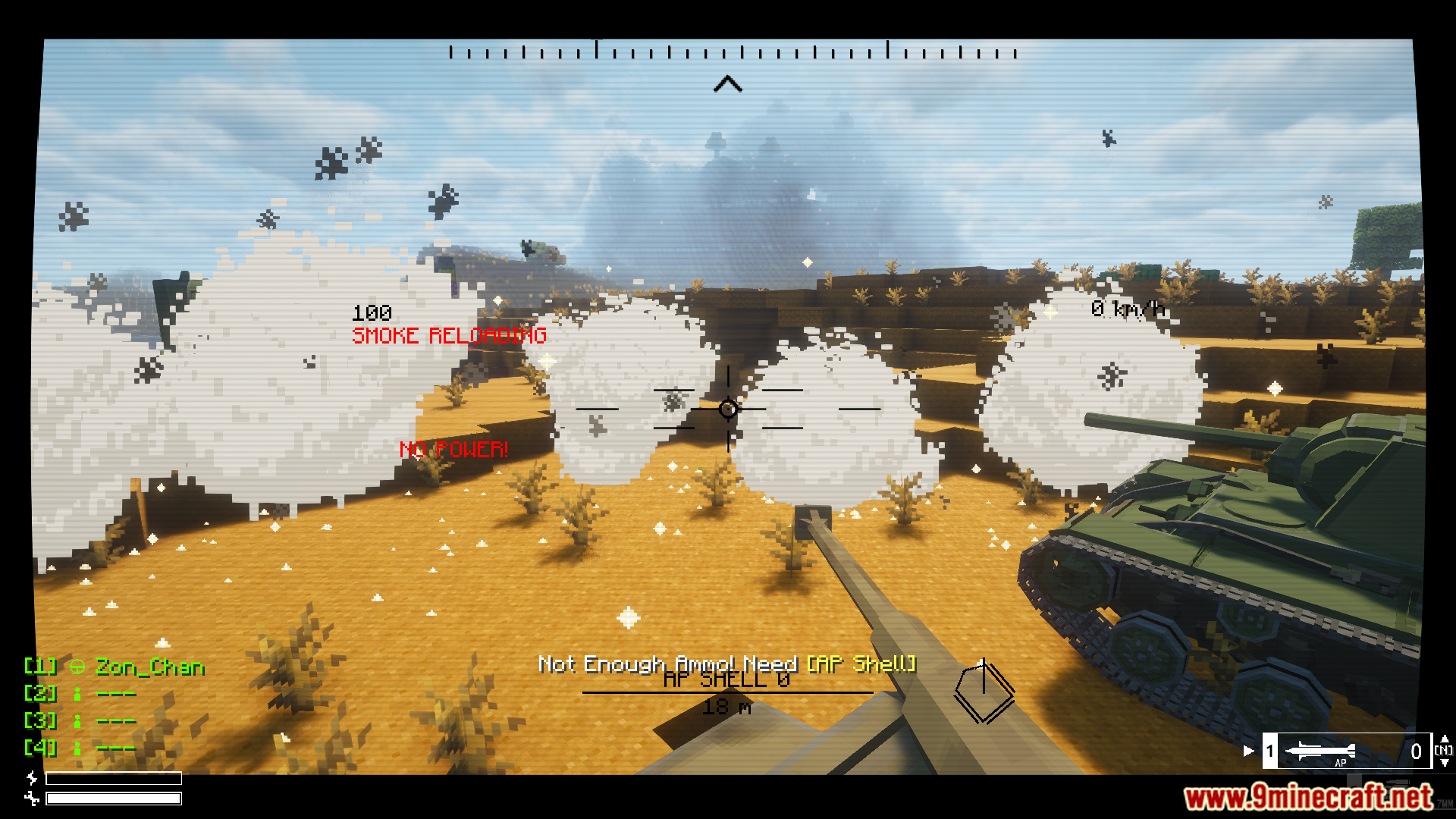Select the AP shell ammo icon
This screenshot has height=819, width=1456.
coord(1322,750)
